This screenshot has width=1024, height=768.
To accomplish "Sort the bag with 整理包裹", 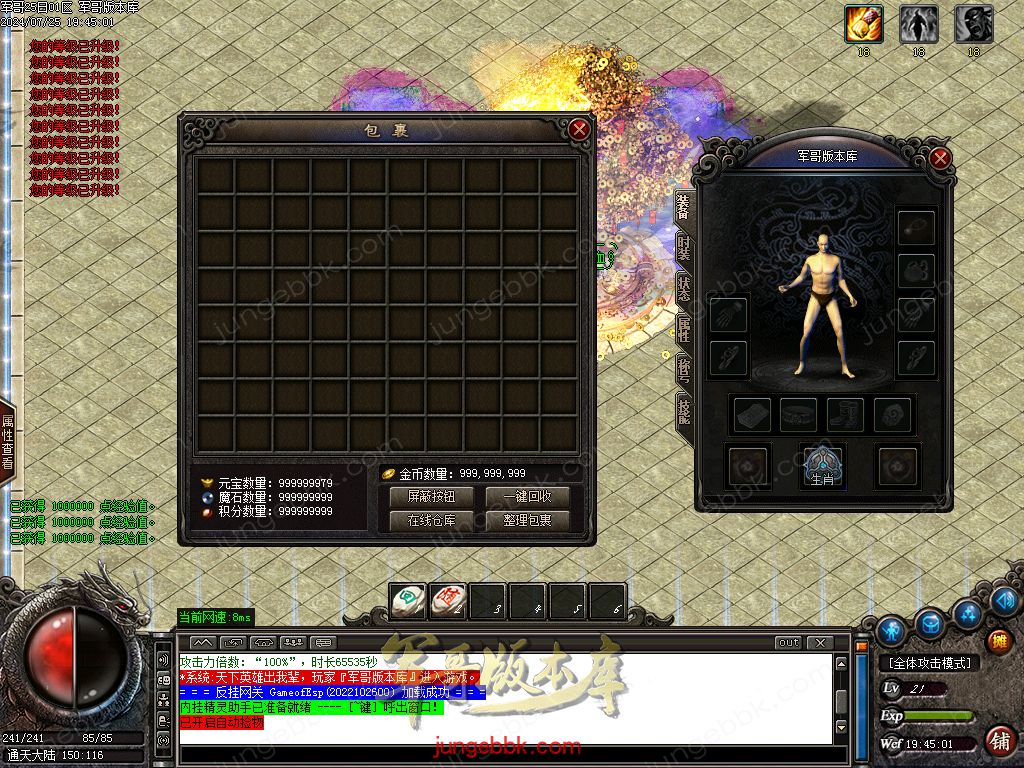I will point(527,521).
